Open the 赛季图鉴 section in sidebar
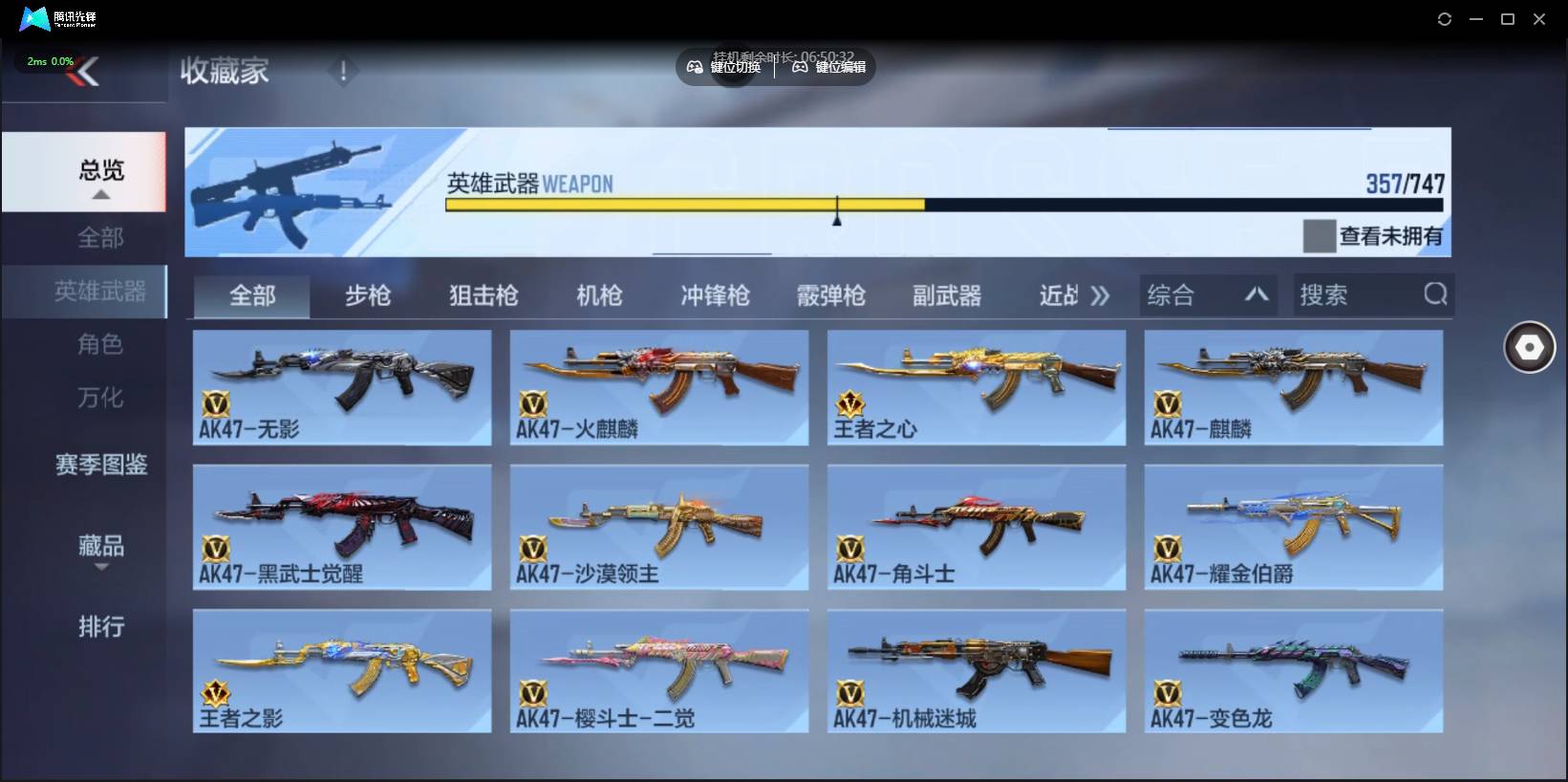The height and width of the screenshot is (782, 1568). 100,466
